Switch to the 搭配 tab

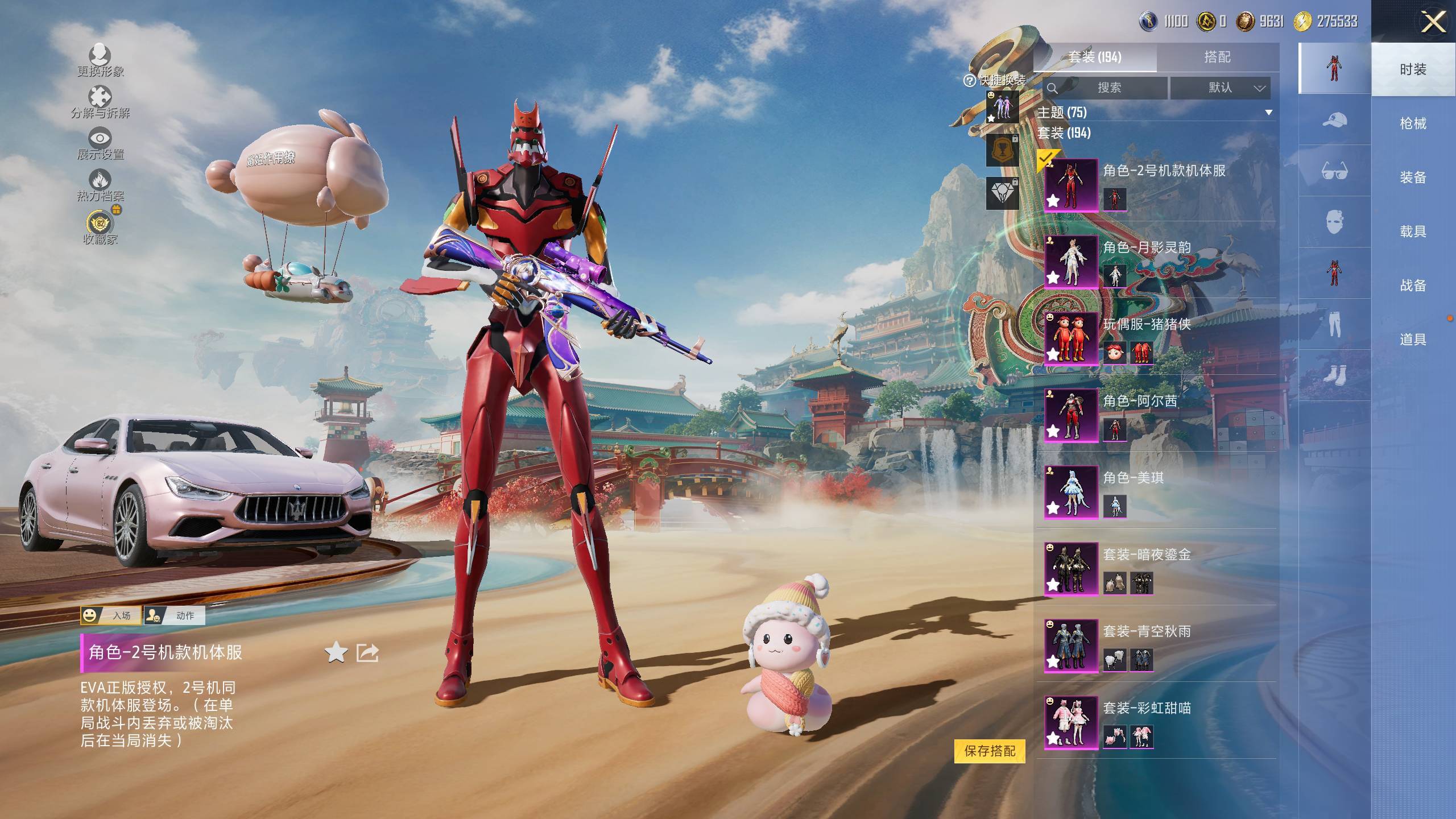[1217, 57]
